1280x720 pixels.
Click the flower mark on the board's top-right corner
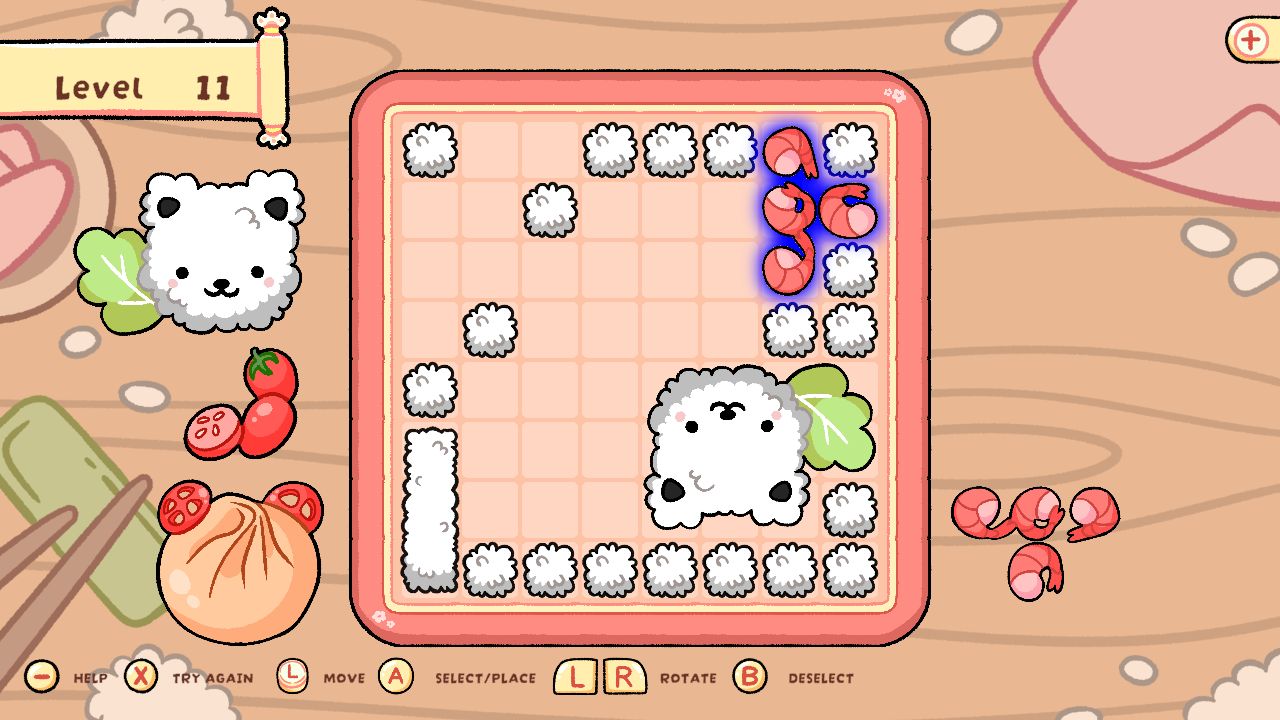(894, 93)
